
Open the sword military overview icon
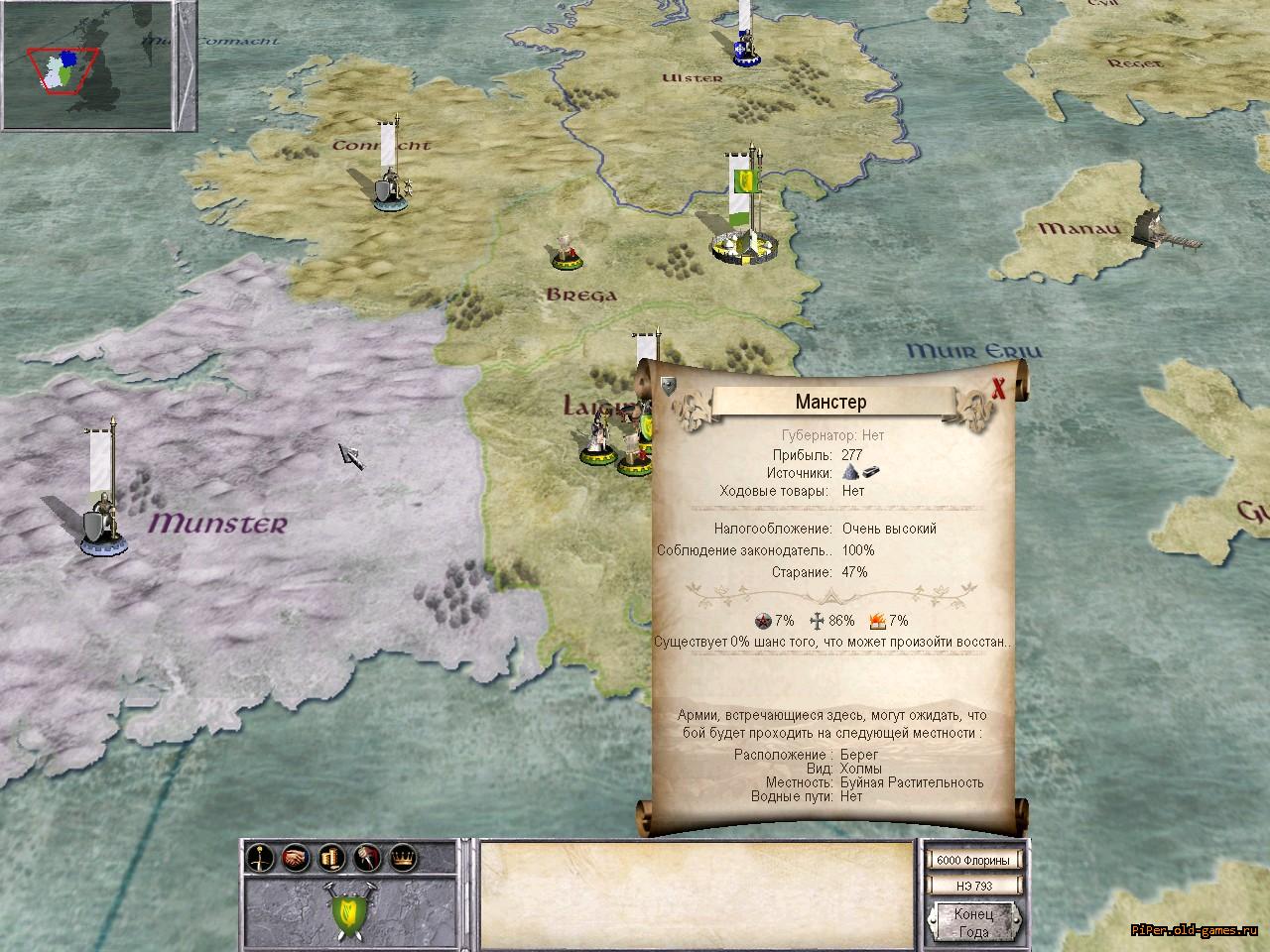(x=260, y=857)
